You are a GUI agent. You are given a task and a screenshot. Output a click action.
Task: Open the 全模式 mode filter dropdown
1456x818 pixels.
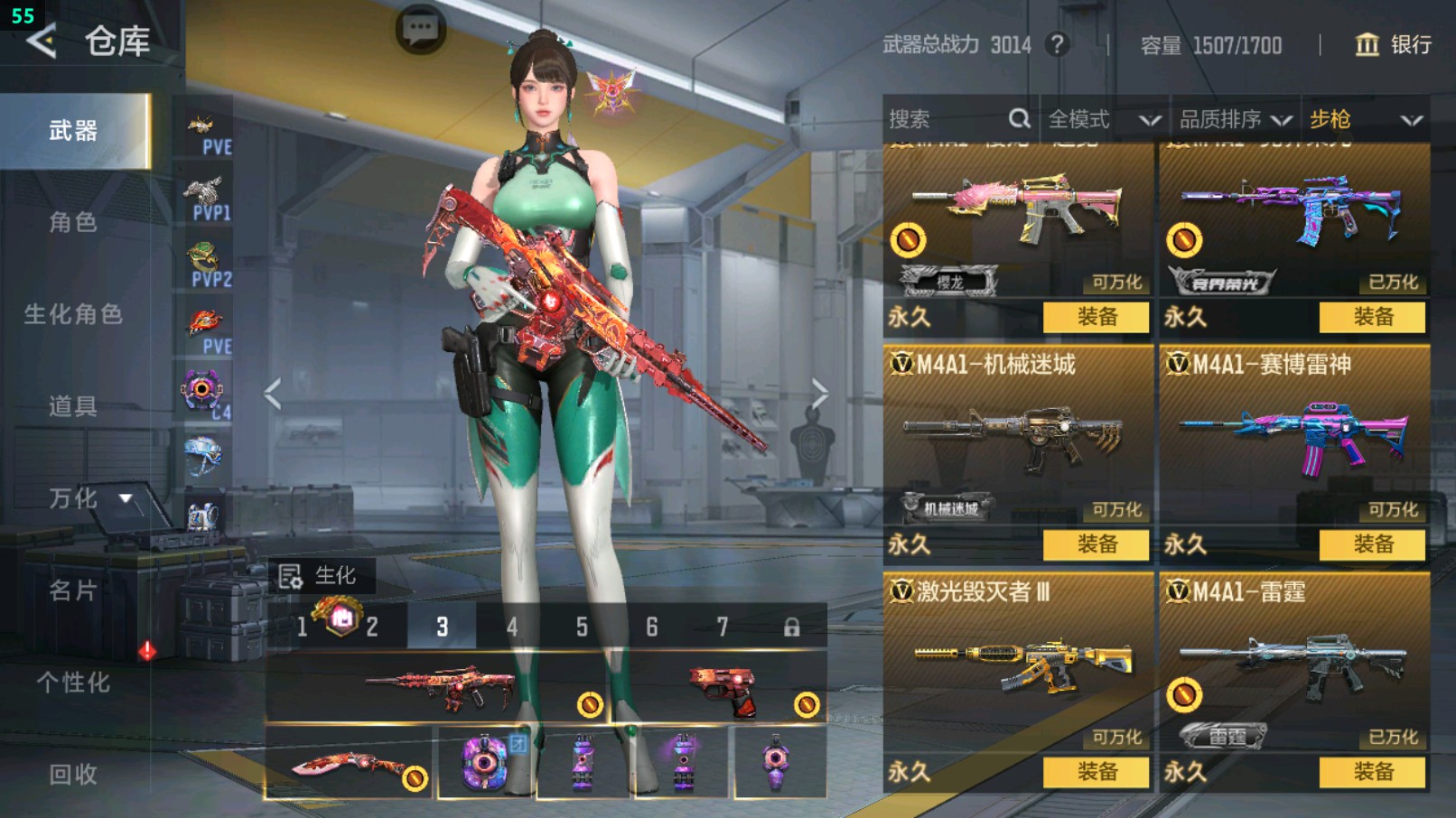pos(1104,119)
